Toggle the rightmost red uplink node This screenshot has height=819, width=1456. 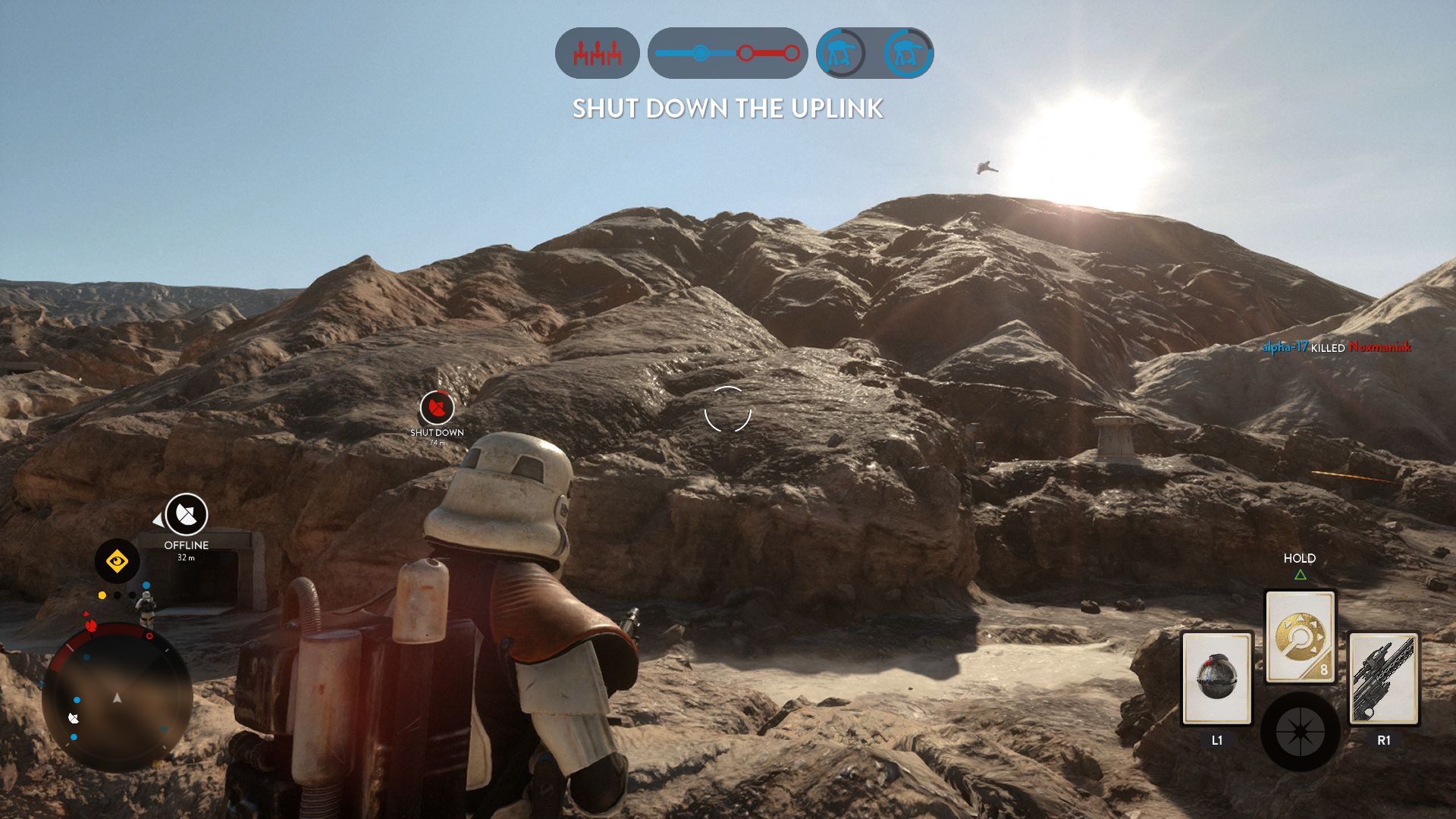coord(792,53)
